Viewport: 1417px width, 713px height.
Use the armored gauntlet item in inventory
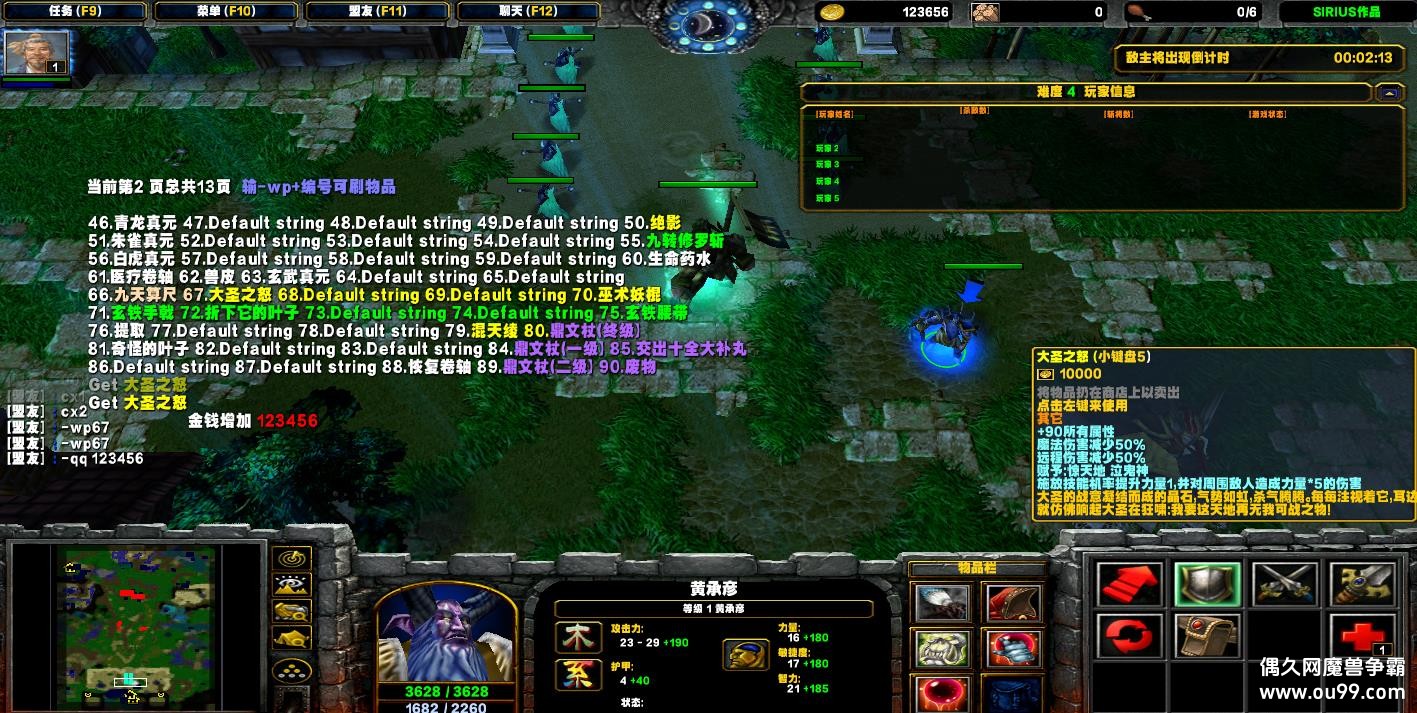pos(1013,648)
